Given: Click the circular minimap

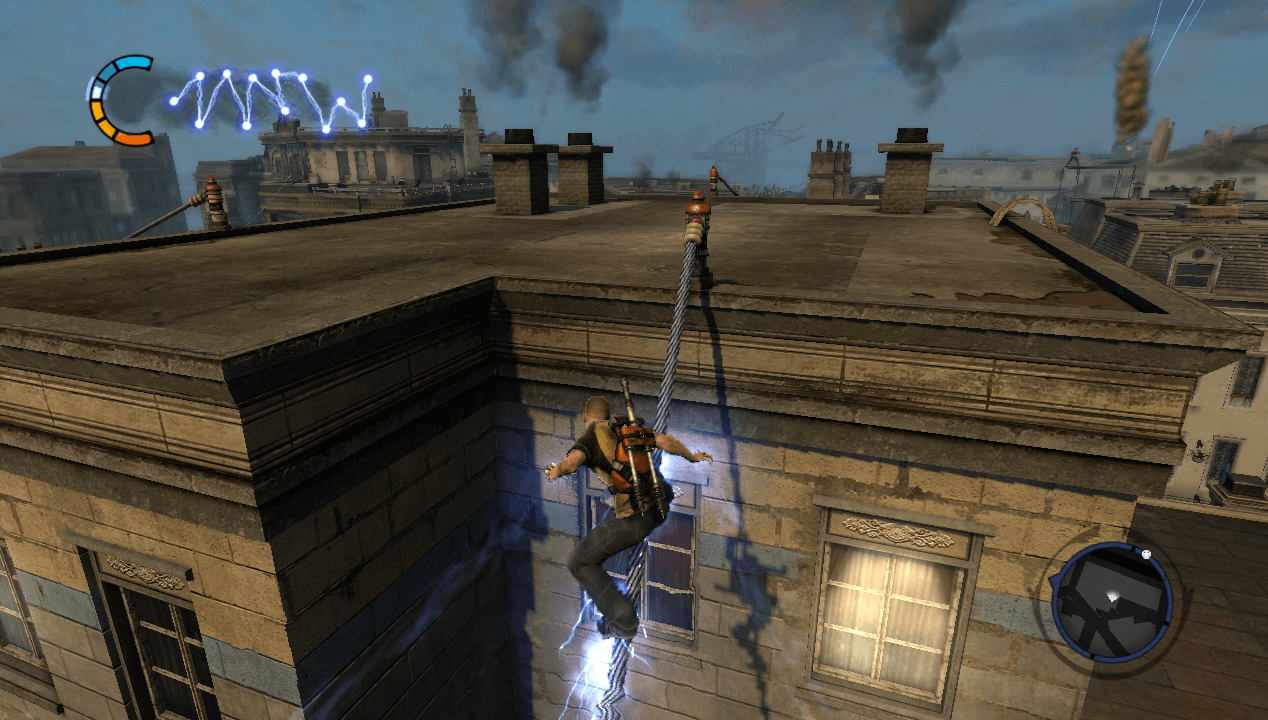Looking at the screenshot, I should pos(1111,601).
